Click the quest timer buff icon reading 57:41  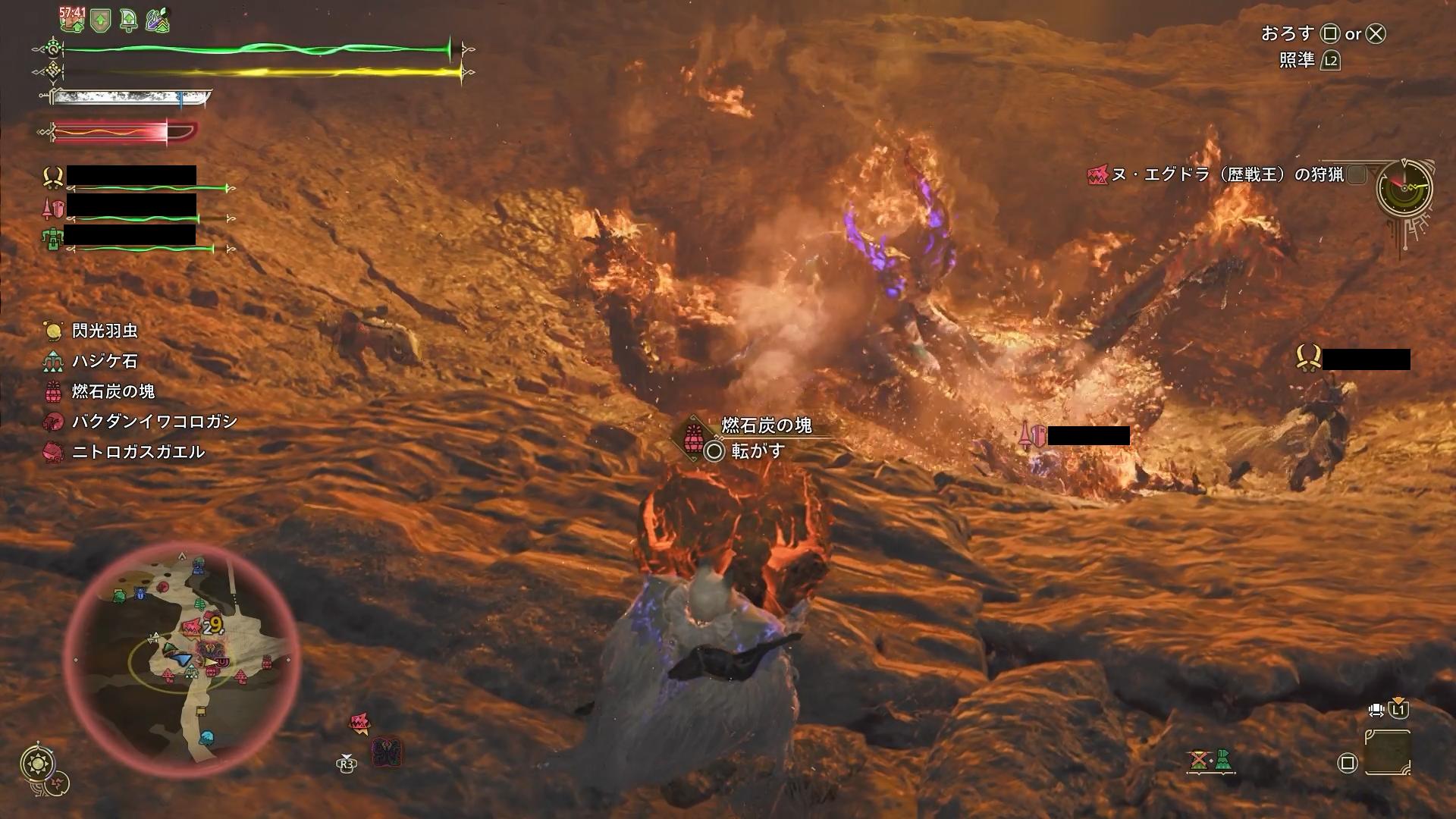tap(73, 20)
